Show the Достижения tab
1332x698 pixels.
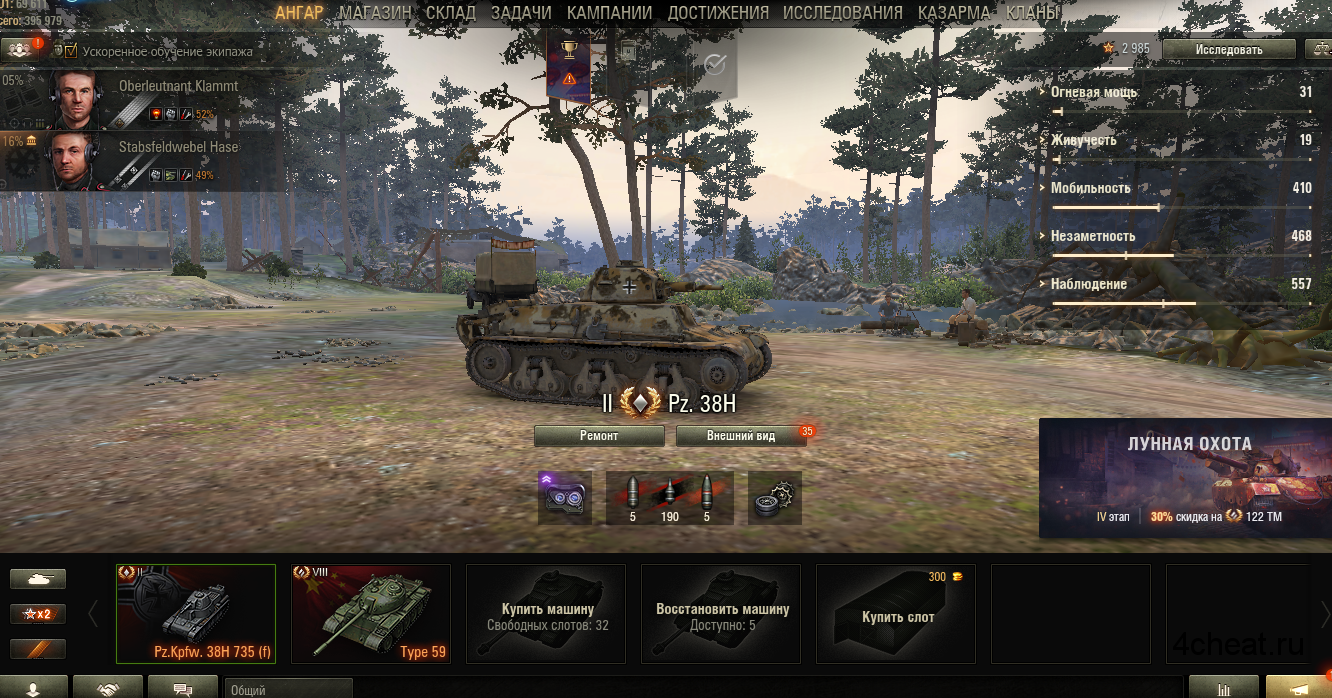click(718, 13)
